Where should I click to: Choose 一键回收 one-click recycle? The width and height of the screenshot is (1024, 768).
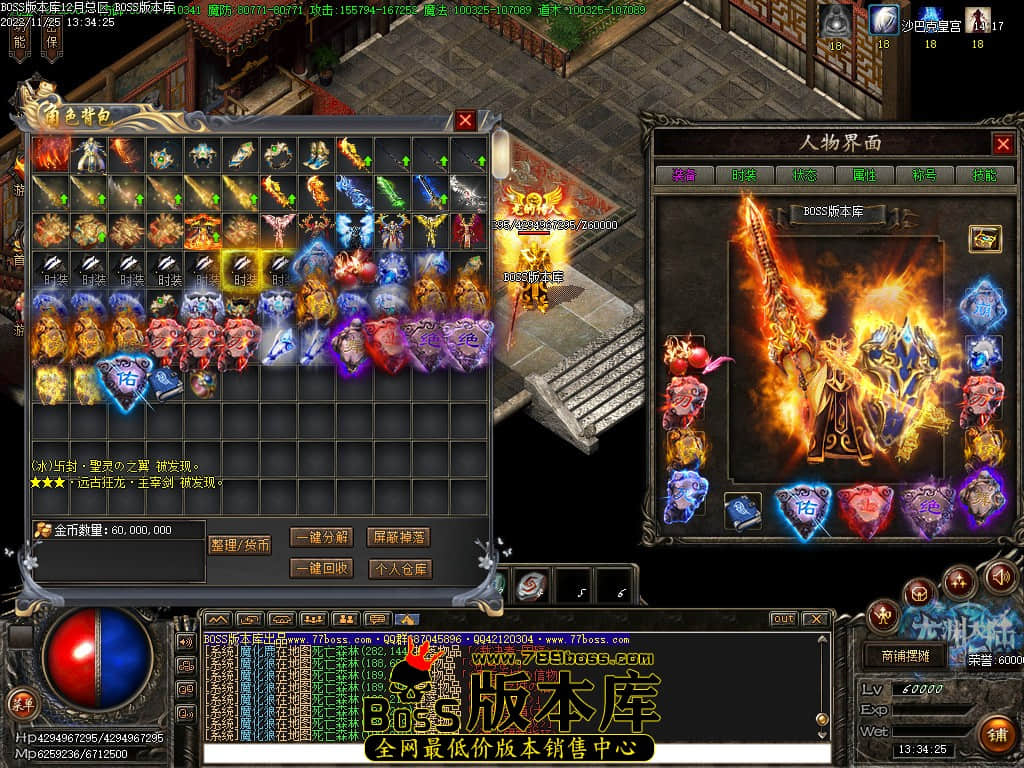322,568
